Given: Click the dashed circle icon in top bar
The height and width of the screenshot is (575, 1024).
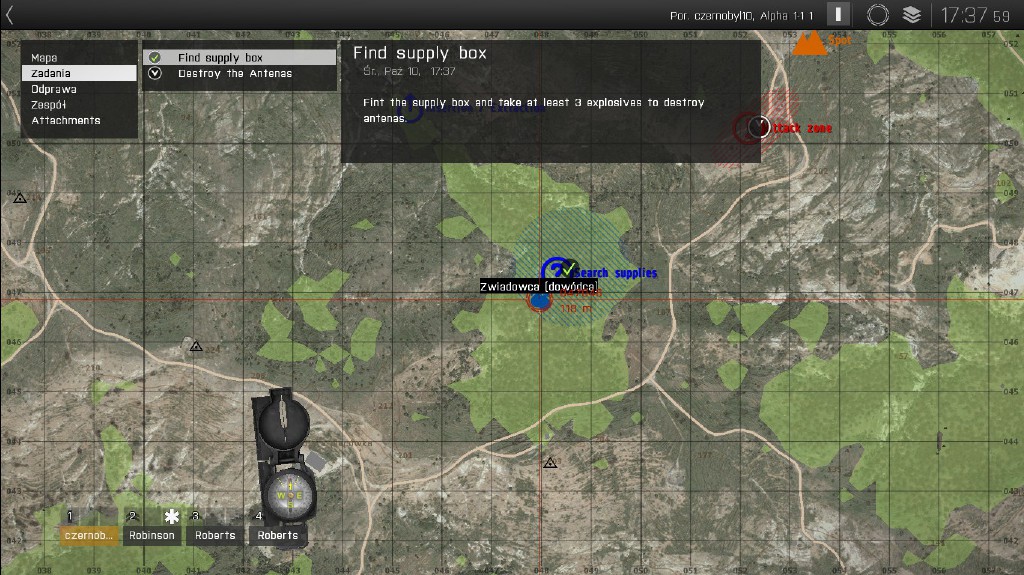Looking at the screenshot, I should pos(877,14).
